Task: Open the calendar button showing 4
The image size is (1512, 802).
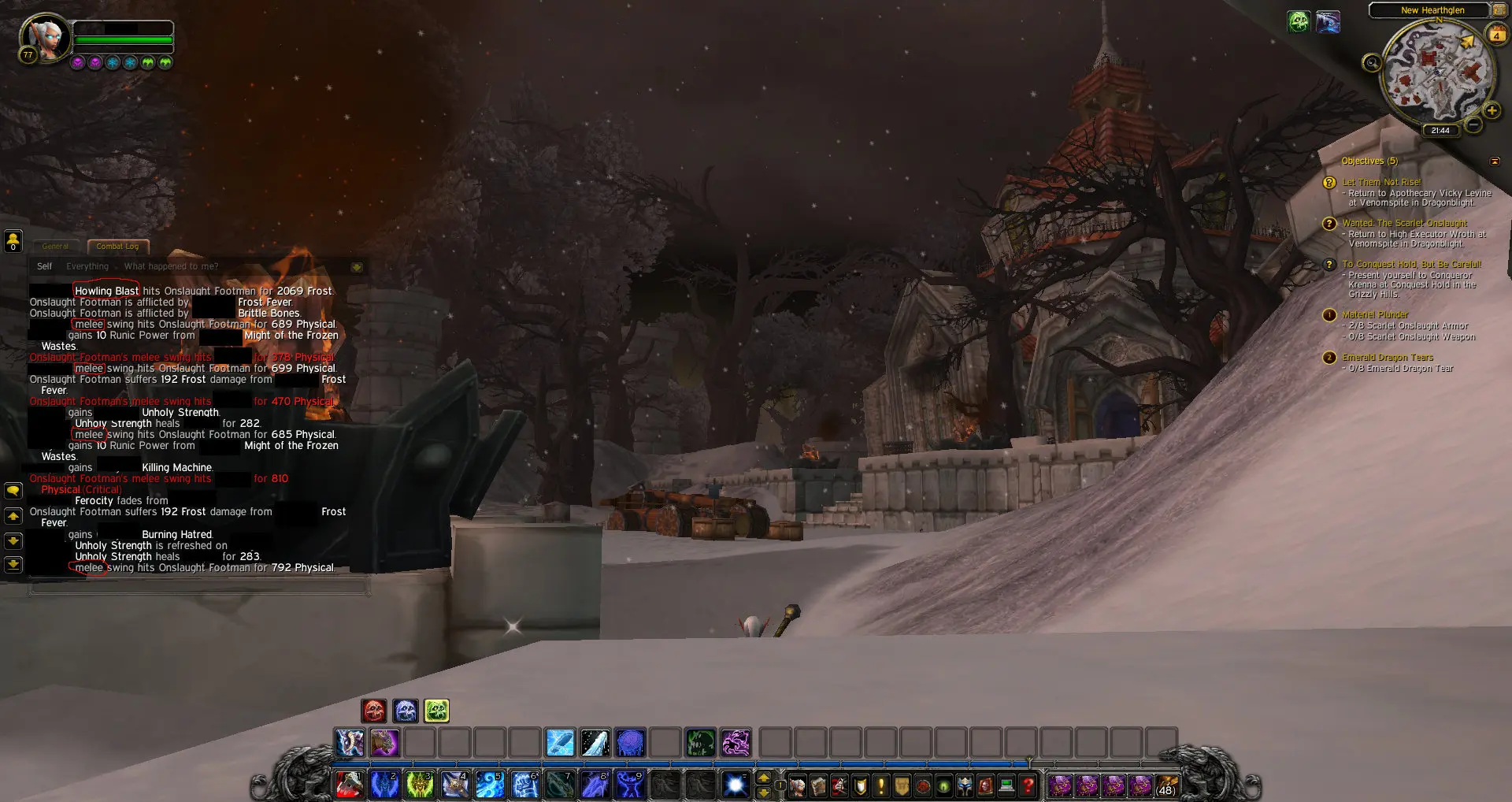Action: click(x=1496, y=34)
